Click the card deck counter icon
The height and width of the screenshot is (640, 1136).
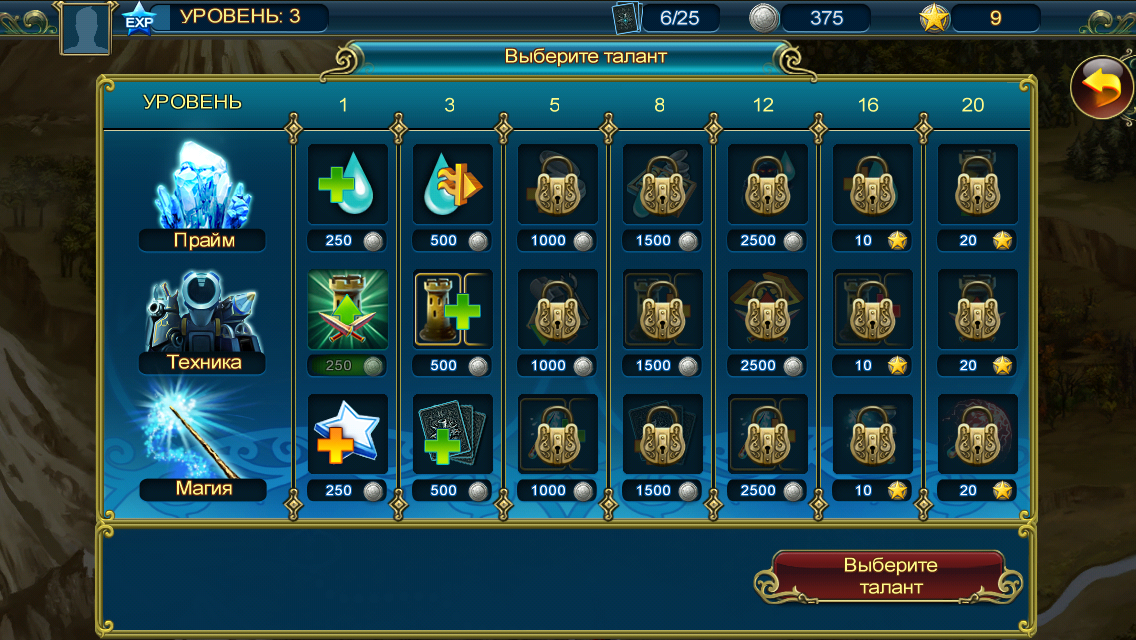[x=626, y=18]
